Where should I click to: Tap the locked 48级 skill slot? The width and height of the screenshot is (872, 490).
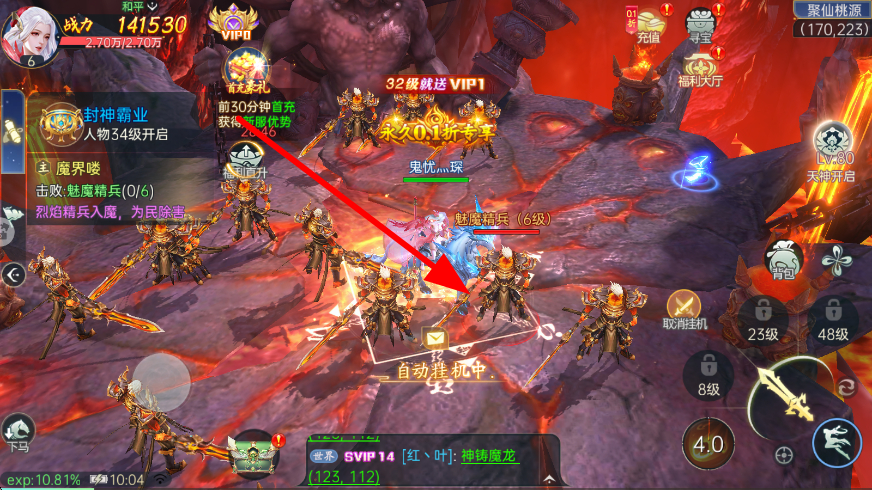click(x=833, y=319)
